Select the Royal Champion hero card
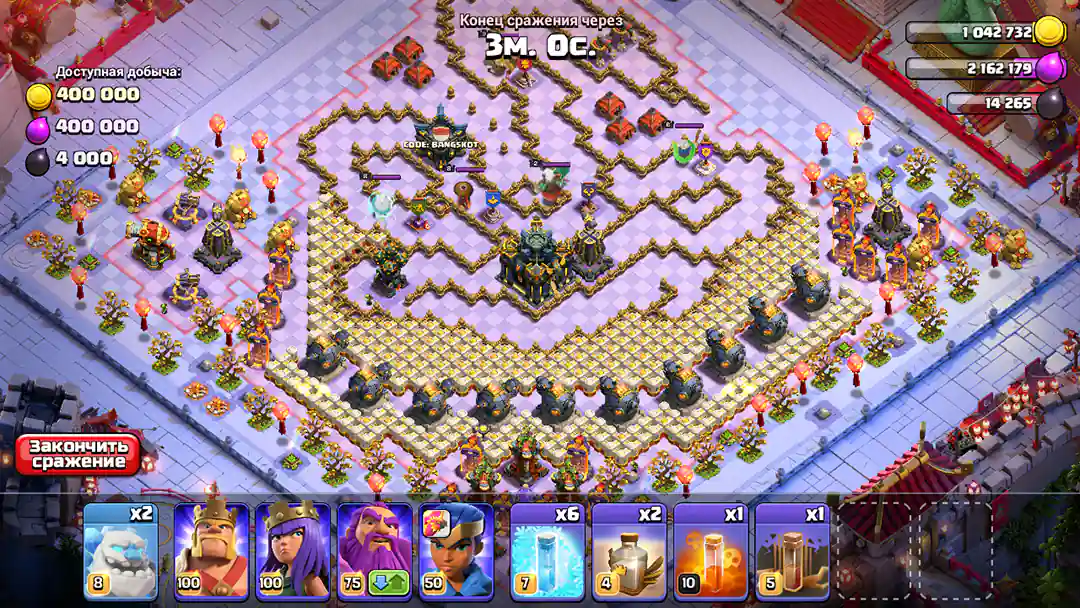Viewport: 1080px width, 608px height. coord(457,550)
